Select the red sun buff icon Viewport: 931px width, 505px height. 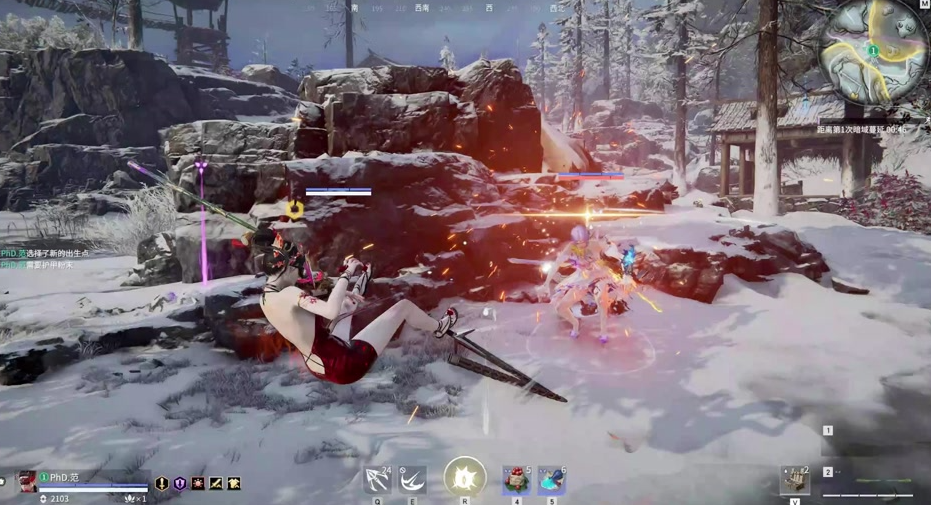click(198, 484)
